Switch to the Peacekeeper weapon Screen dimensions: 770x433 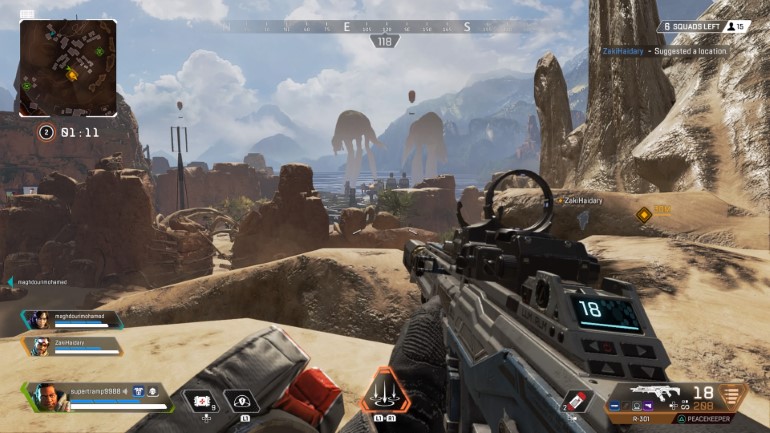tap(703, 419)
